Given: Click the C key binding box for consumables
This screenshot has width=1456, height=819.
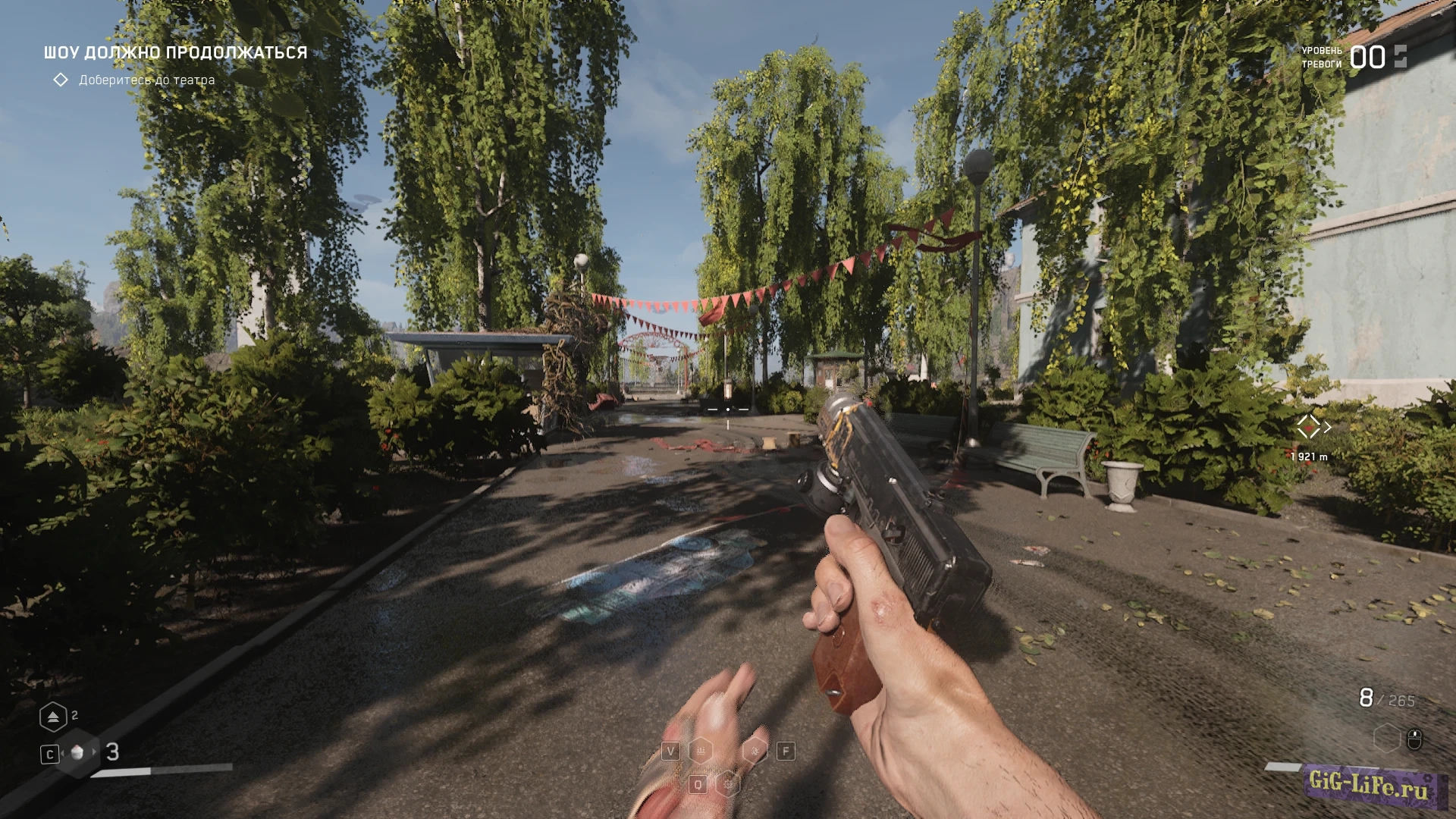Looking at the screenshot, I should tap(50, 754).
